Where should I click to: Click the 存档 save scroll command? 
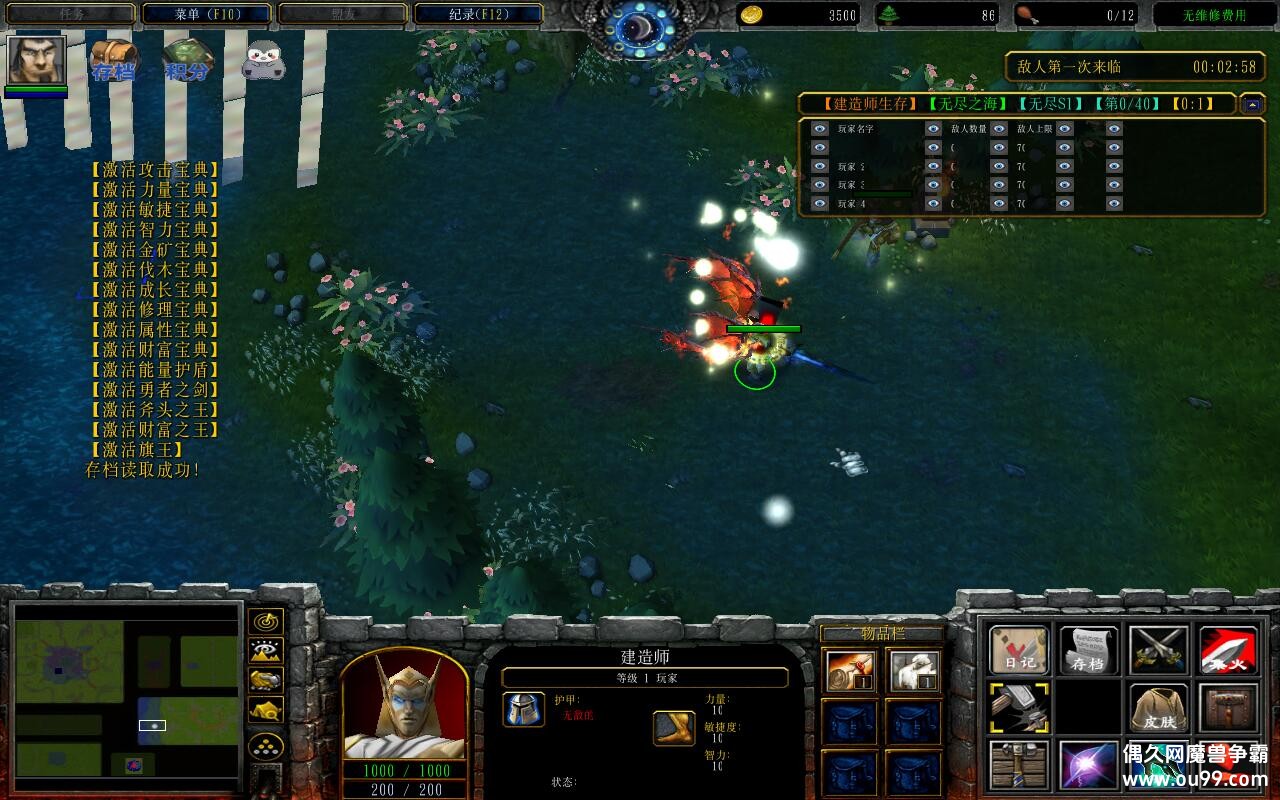pos(1088,651)
